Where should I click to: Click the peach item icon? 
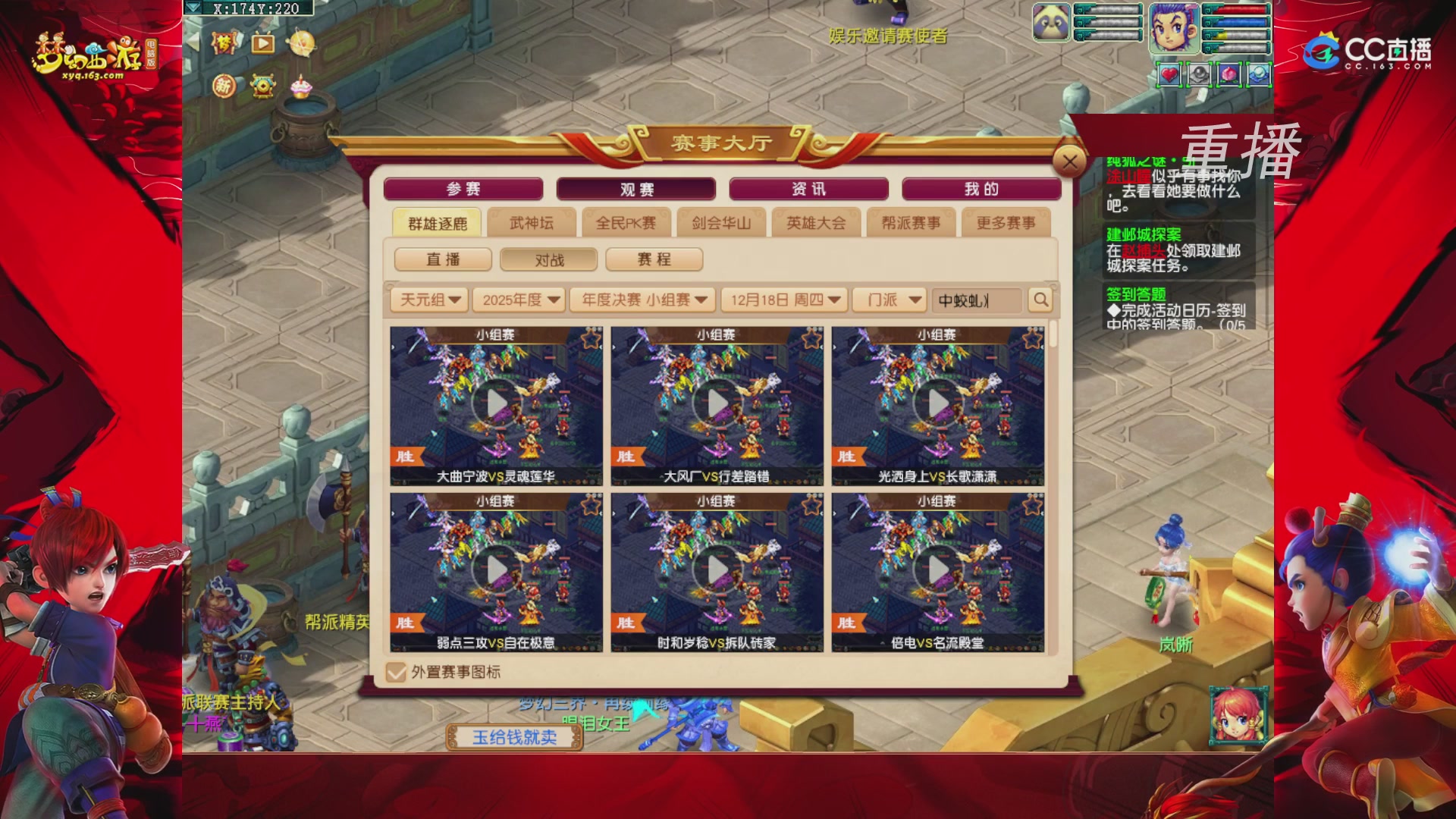(1229, 73)
